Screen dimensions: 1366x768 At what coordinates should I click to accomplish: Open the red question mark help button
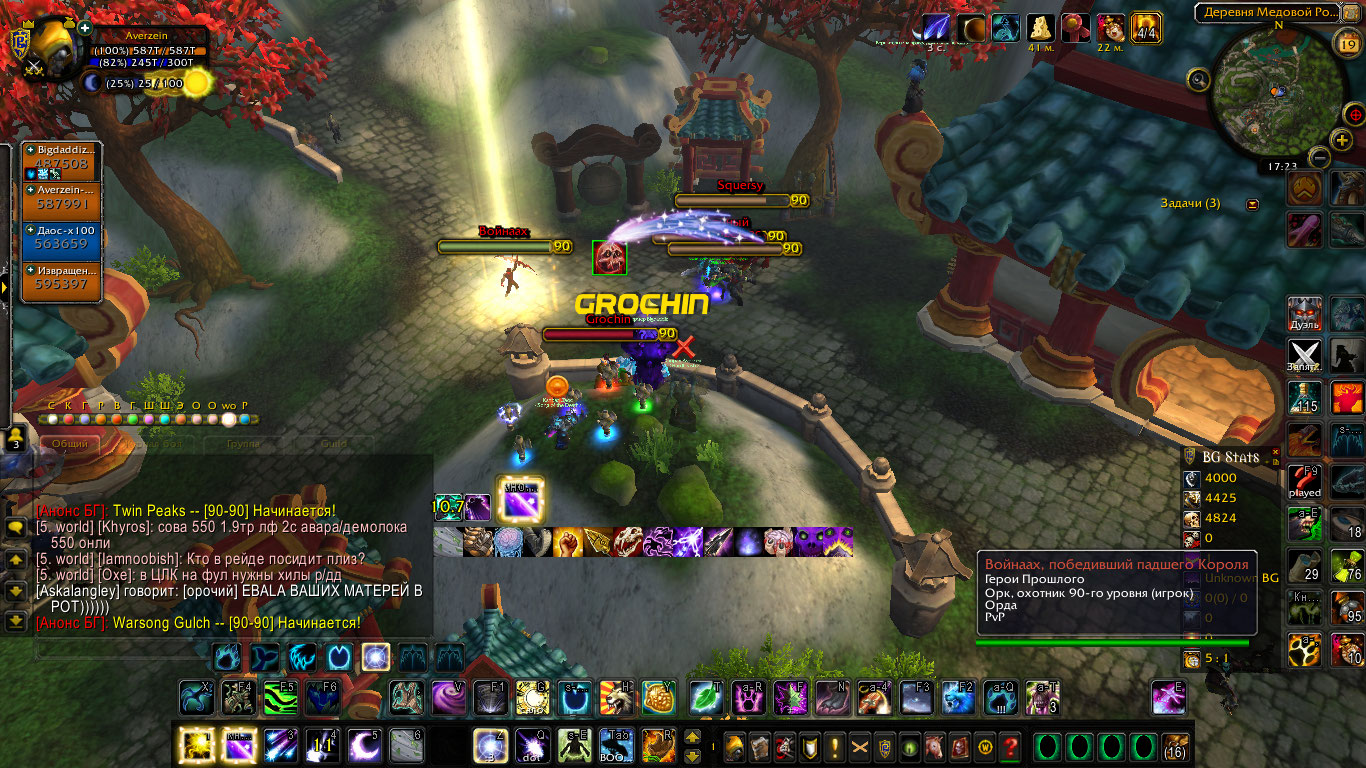point(1009,747)
